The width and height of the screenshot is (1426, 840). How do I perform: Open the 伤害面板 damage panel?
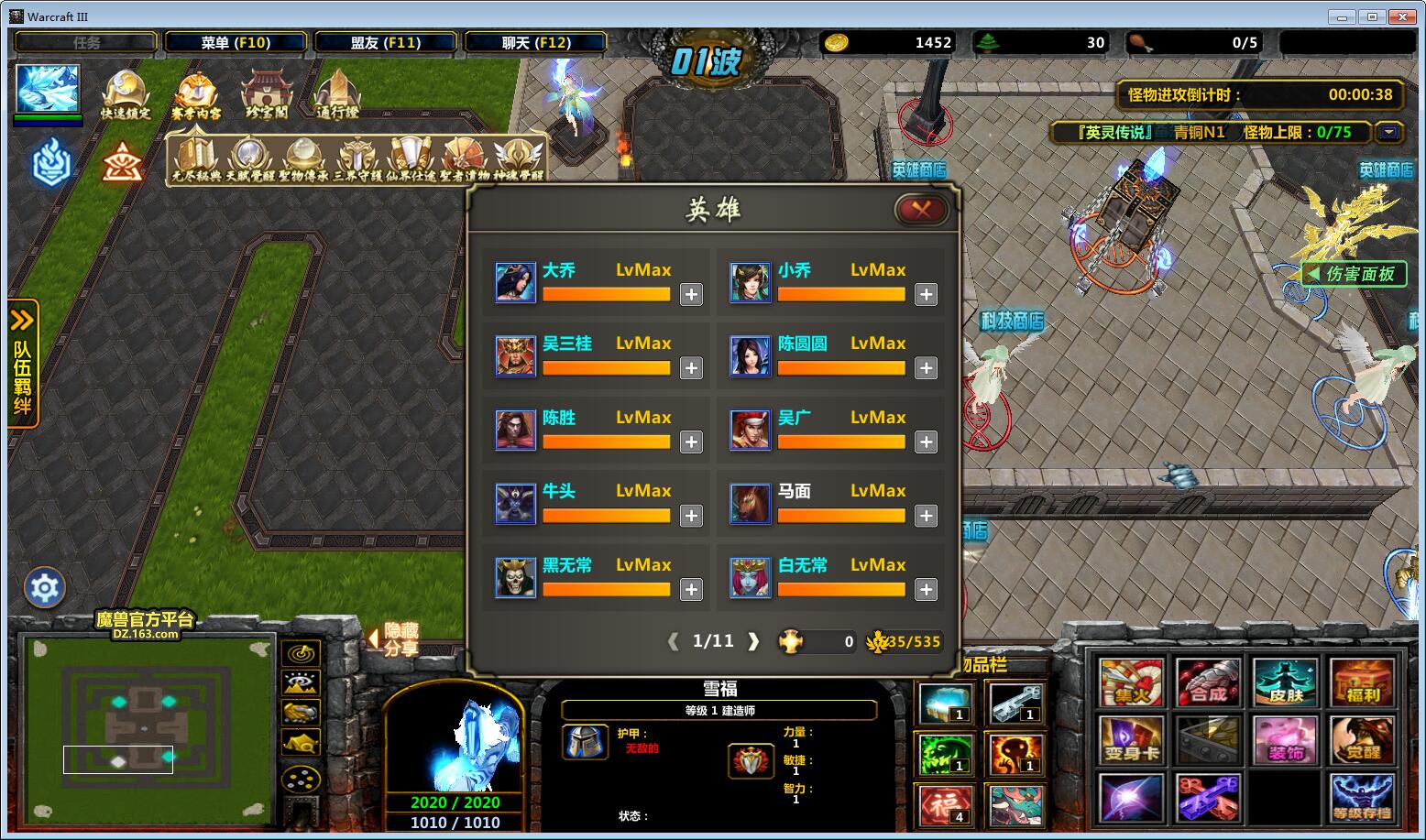click(1354, 274)
